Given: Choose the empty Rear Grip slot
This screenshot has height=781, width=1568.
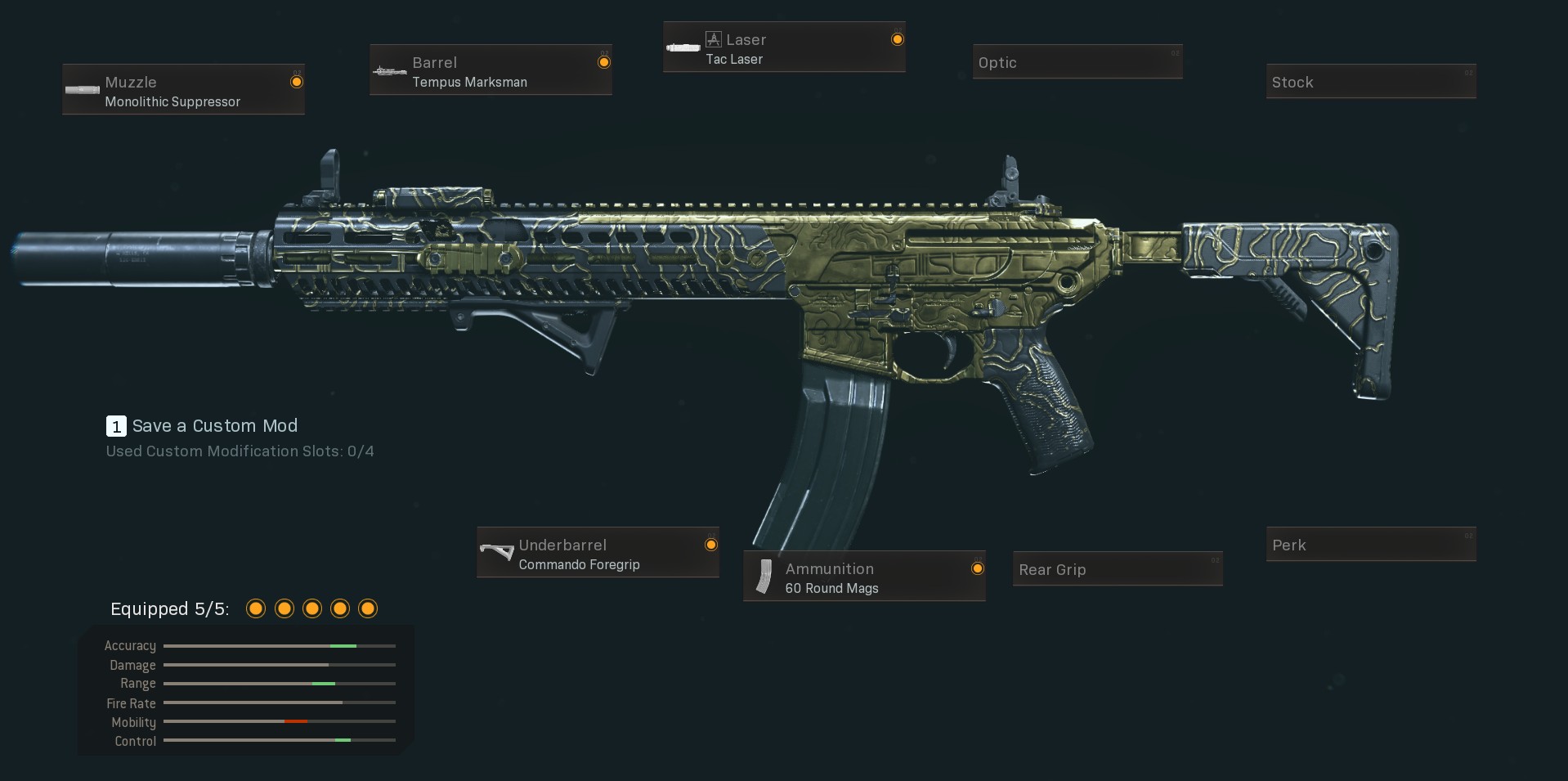Looking at the screenshot, I should coord(1117,569).
